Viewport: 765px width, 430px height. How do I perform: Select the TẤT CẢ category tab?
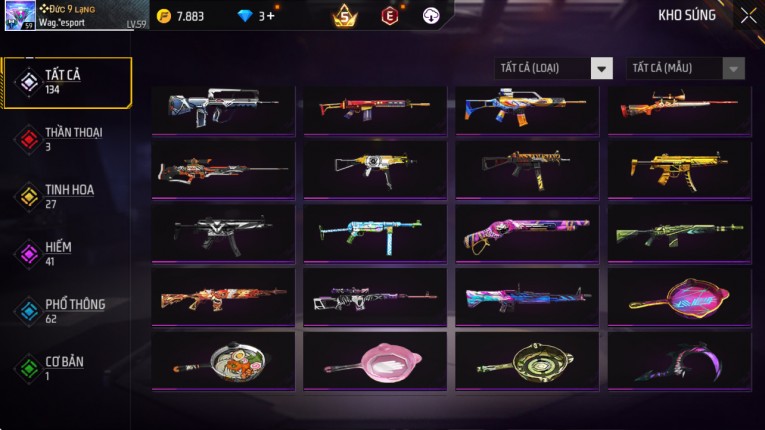(x=67, y=82)
